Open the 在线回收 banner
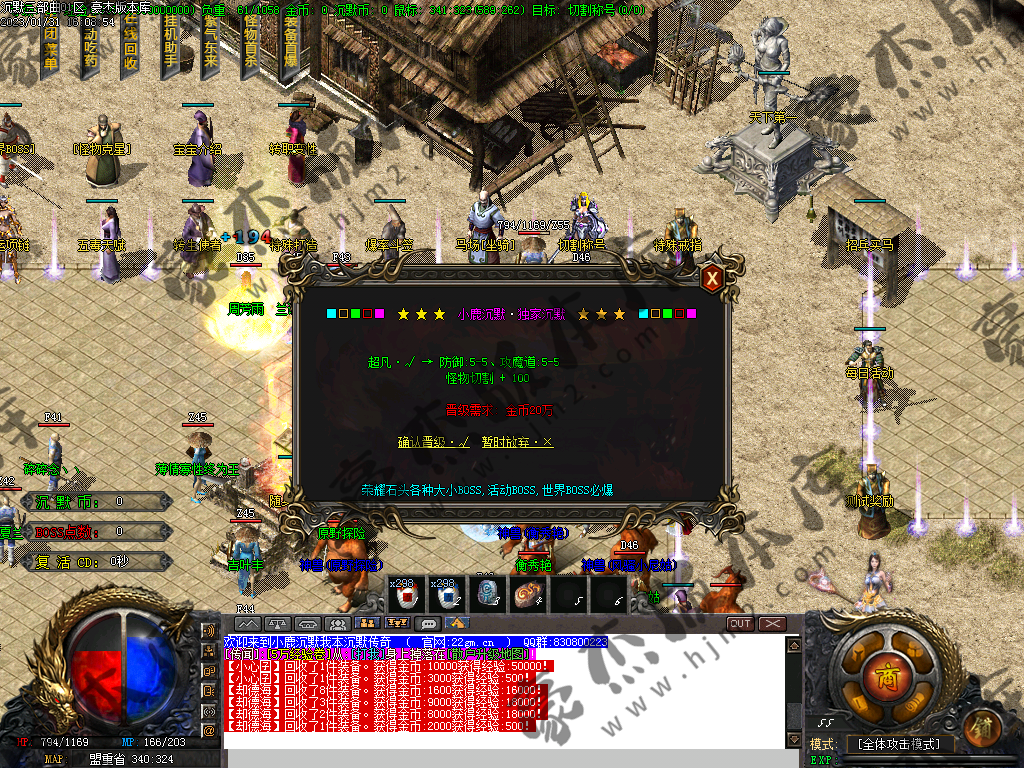 [x=130, y=45]
